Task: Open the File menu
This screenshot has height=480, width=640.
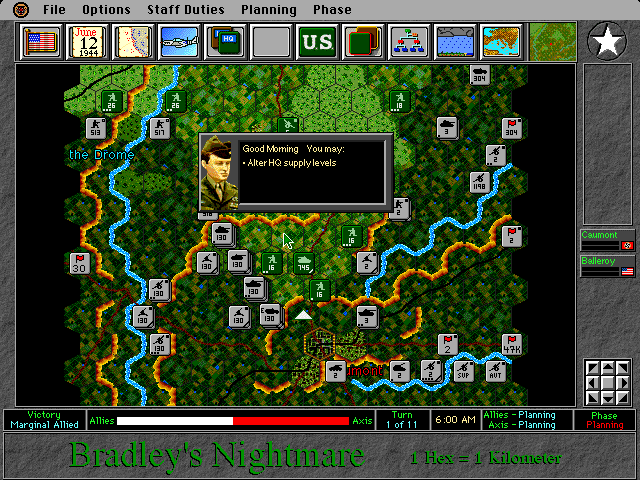Action: click(54, 10)
